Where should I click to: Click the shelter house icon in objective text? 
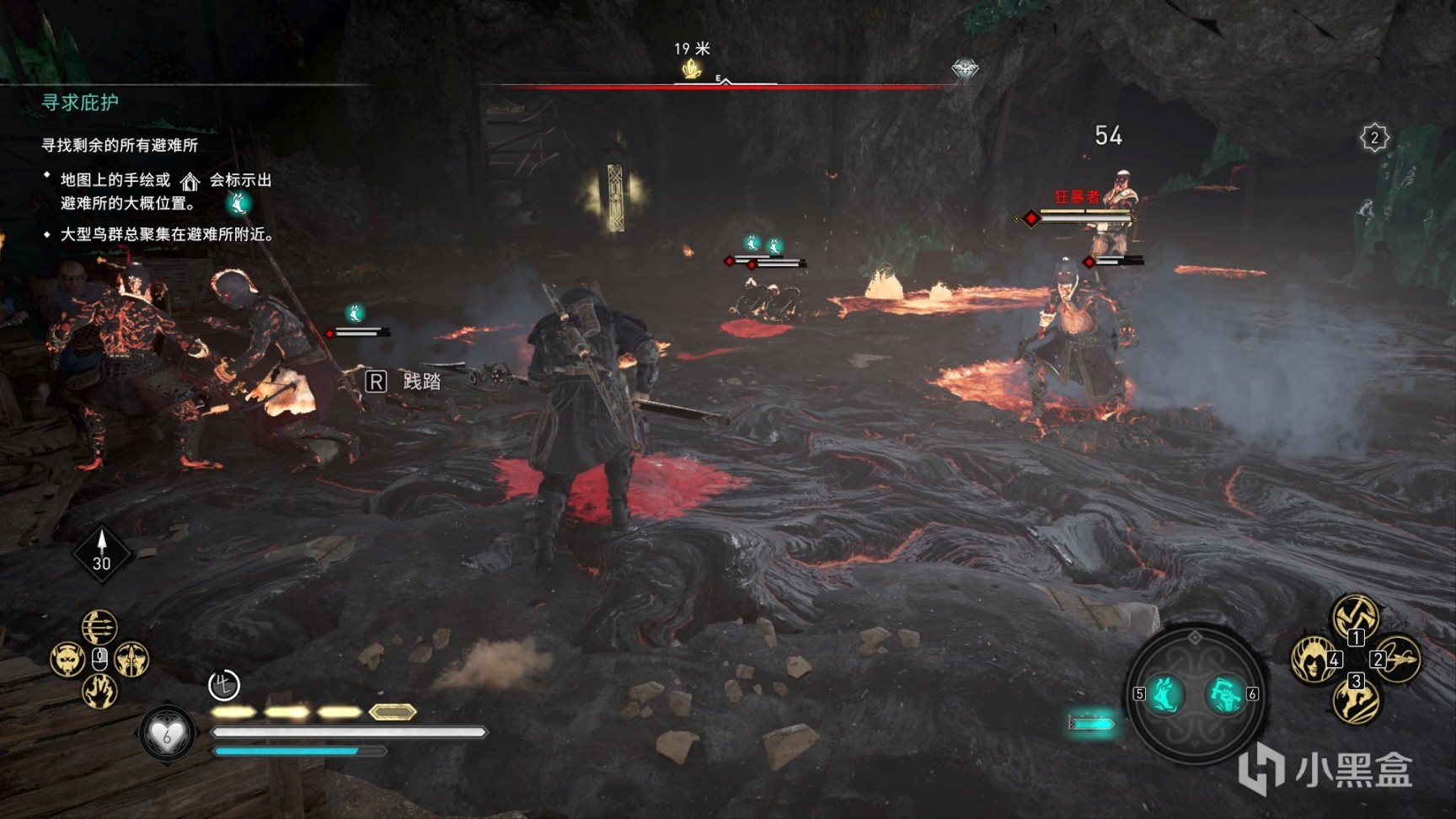click(190, 181)
